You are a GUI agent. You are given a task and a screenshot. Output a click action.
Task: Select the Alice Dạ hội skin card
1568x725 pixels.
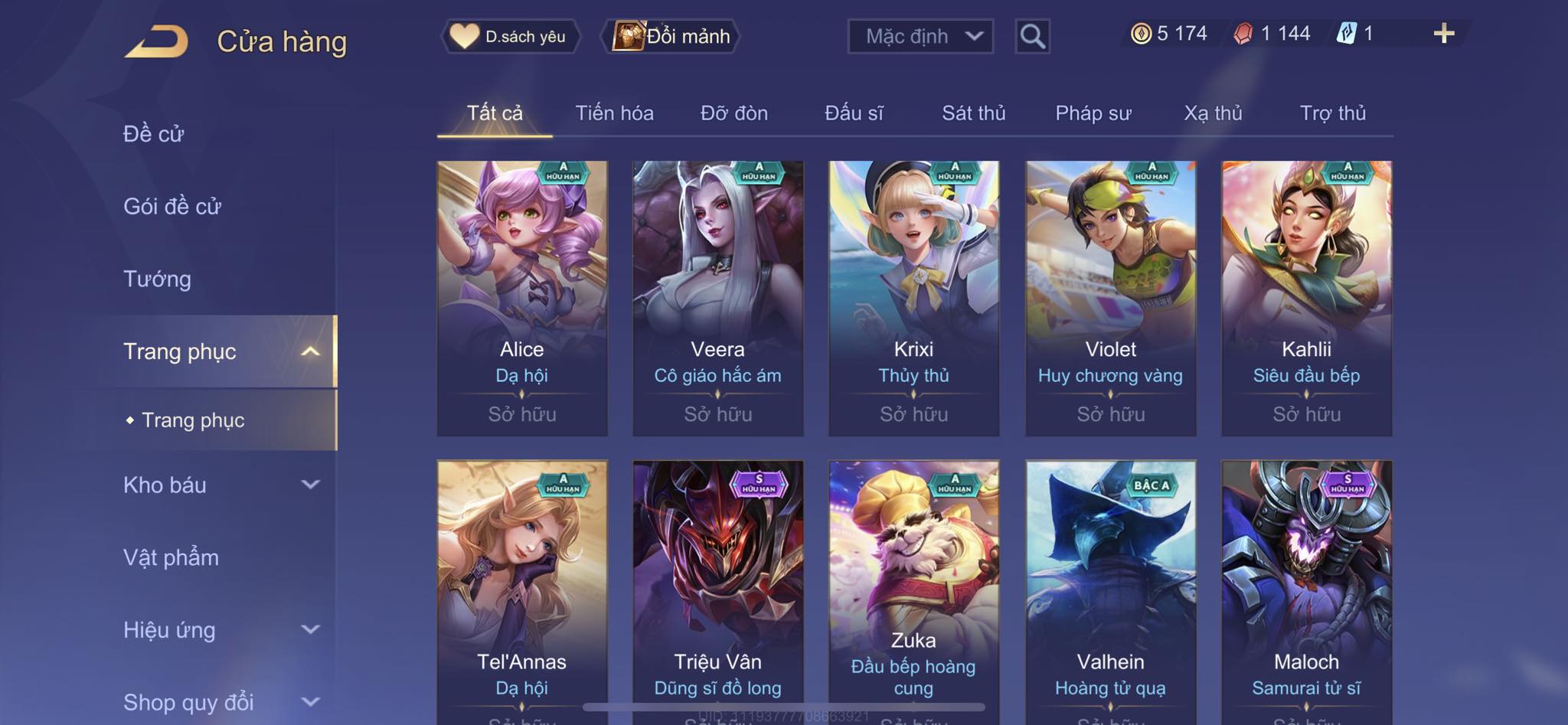(x=522, y=298)
